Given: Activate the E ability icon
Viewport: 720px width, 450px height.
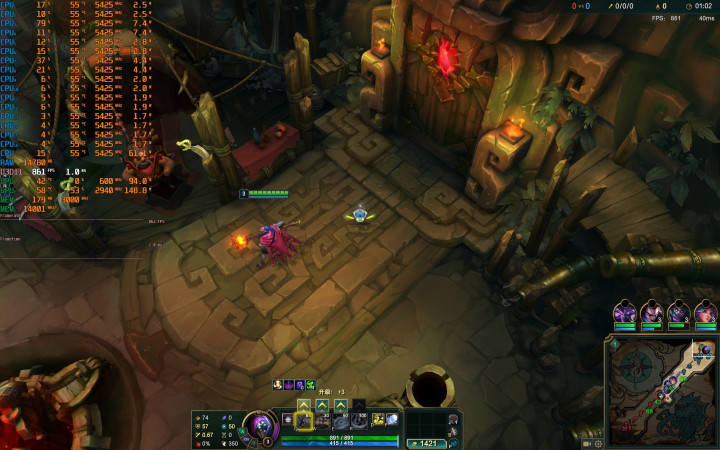Looking at the screenshot, I should [x=340, y=421].
